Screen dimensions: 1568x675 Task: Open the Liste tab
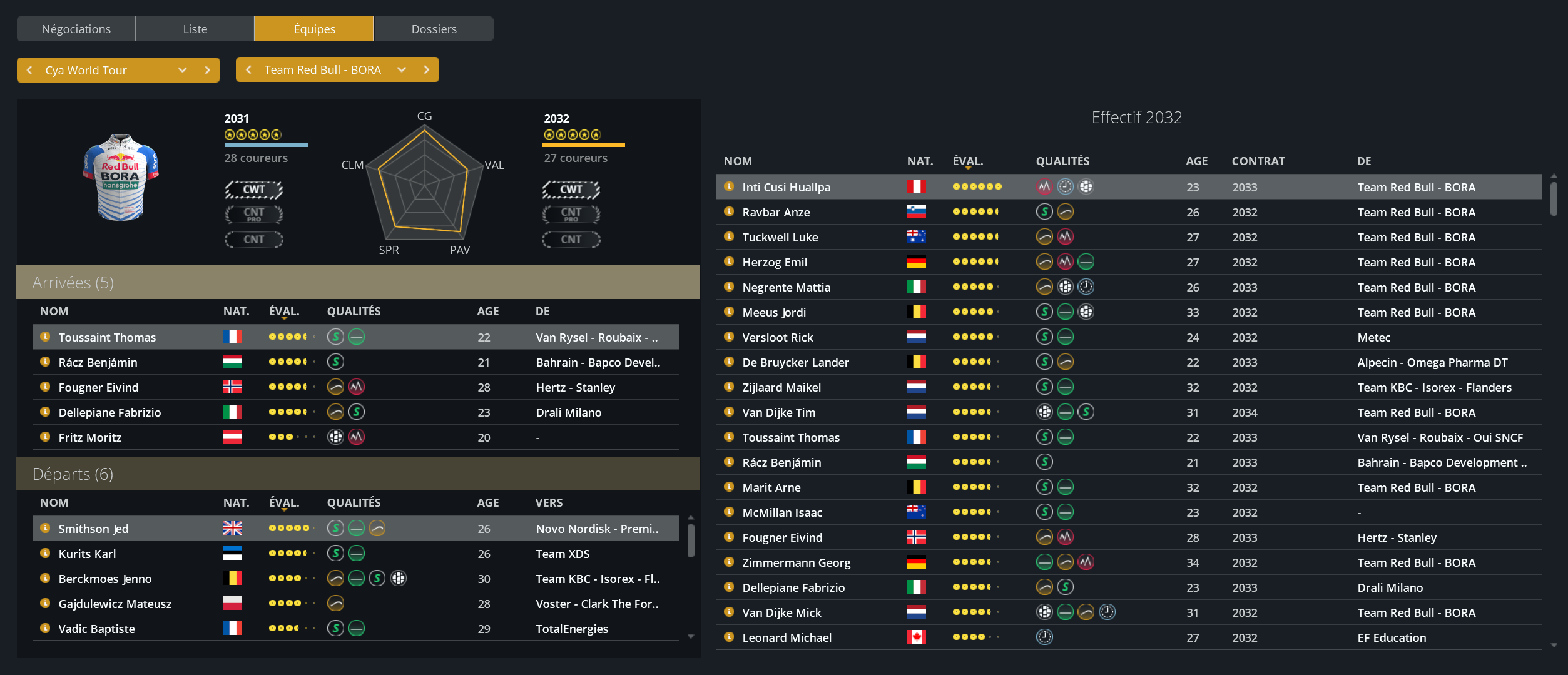[195, 29]
